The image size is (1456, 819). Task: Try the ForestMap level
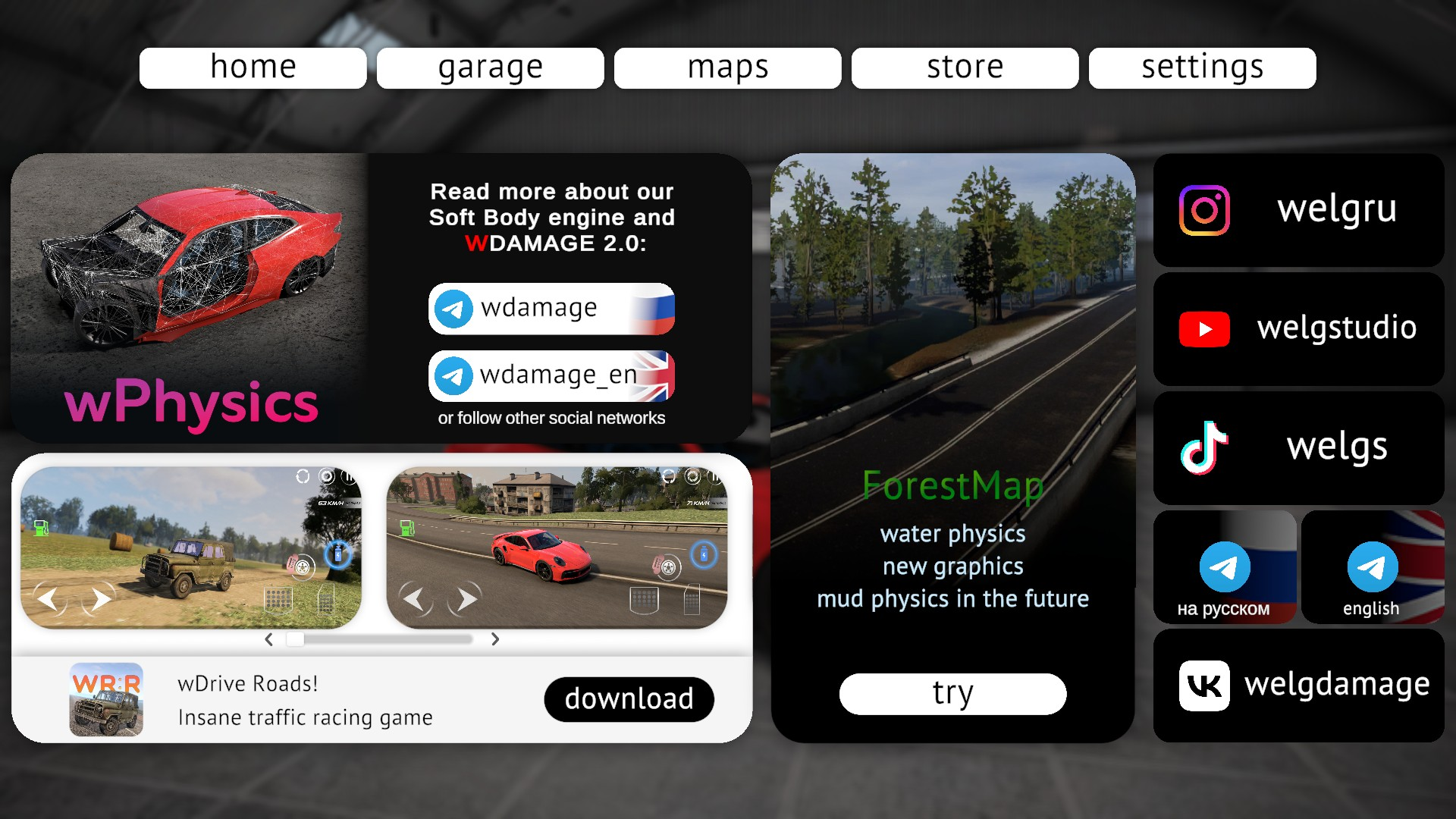952,693
